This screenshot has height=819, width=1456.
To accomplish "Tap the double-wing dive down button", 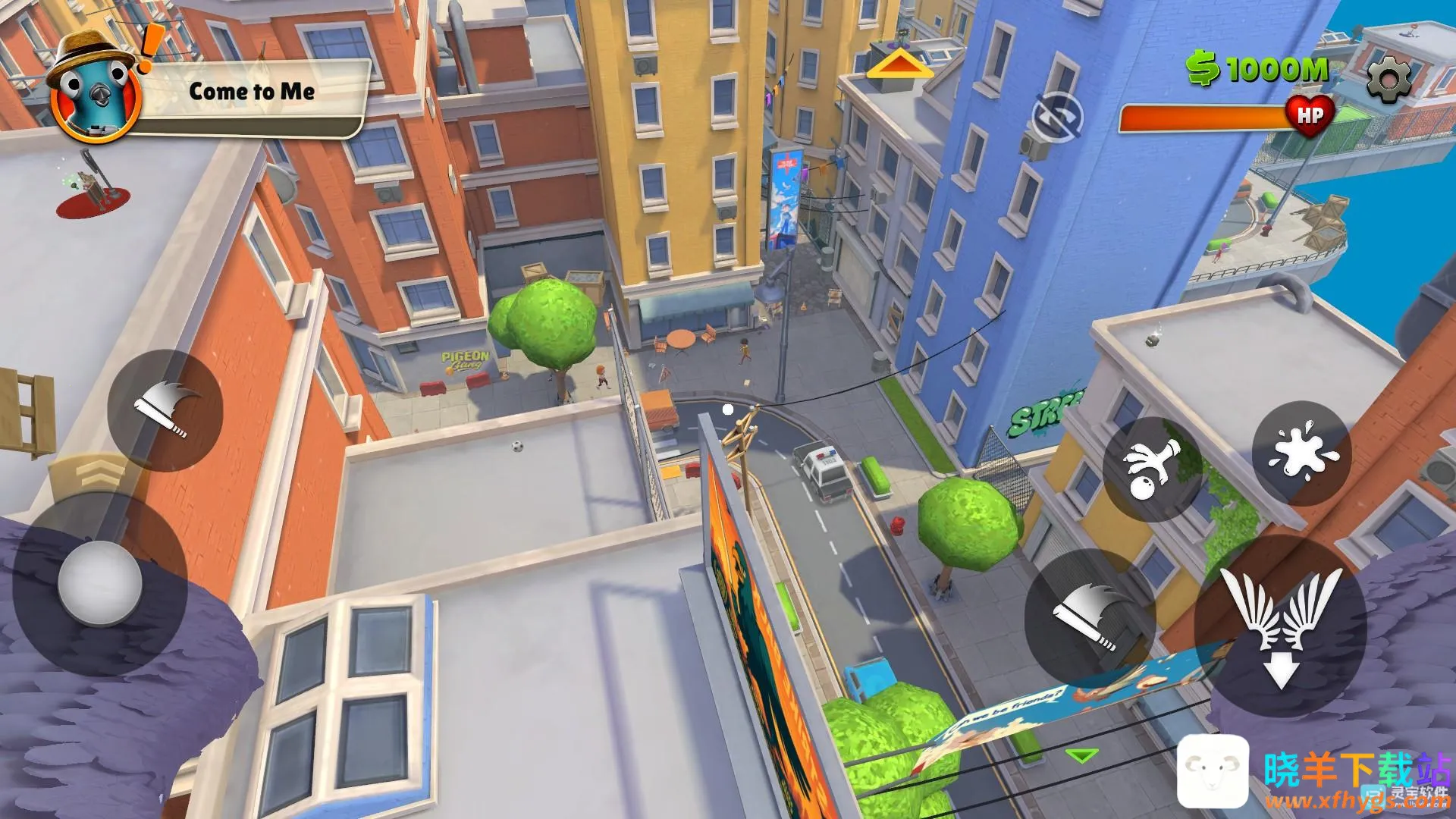I will [x=1281, y=624].
